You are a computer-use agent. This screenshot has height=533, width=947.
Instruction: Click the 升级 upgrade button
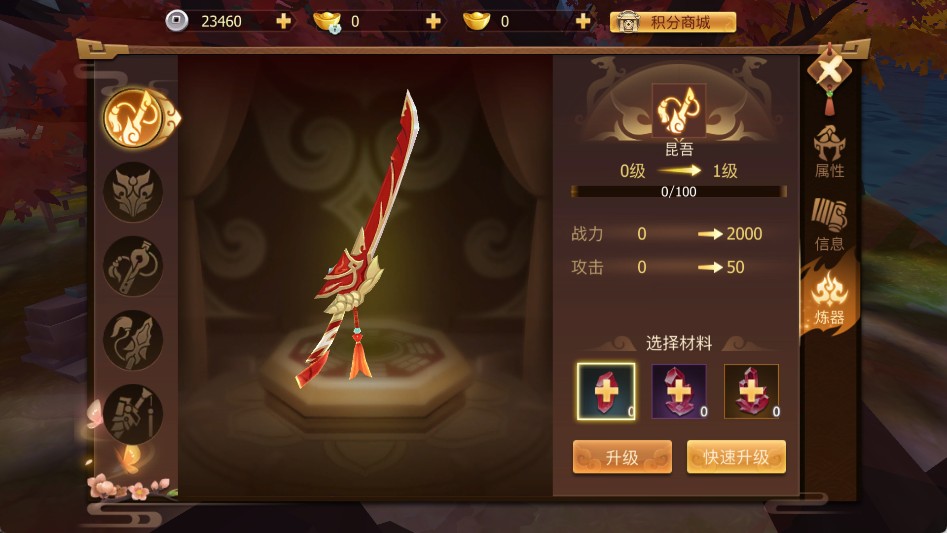pyautogui.click(x=622, y=457)
